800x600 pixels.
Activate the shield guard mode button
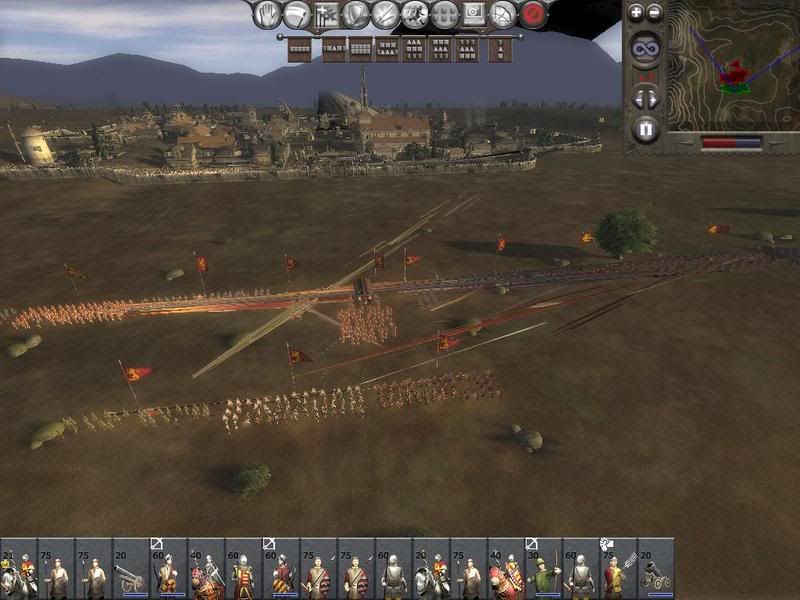click(x=356, y=15)
